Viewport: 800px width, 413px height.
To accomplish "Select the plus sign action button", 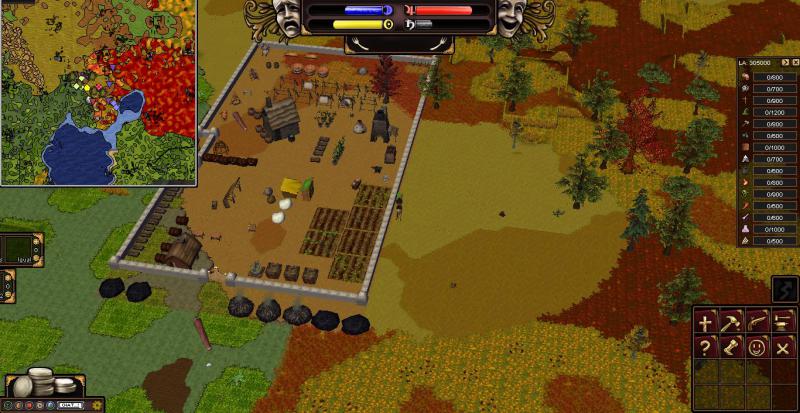I will (x=706, y=322).
